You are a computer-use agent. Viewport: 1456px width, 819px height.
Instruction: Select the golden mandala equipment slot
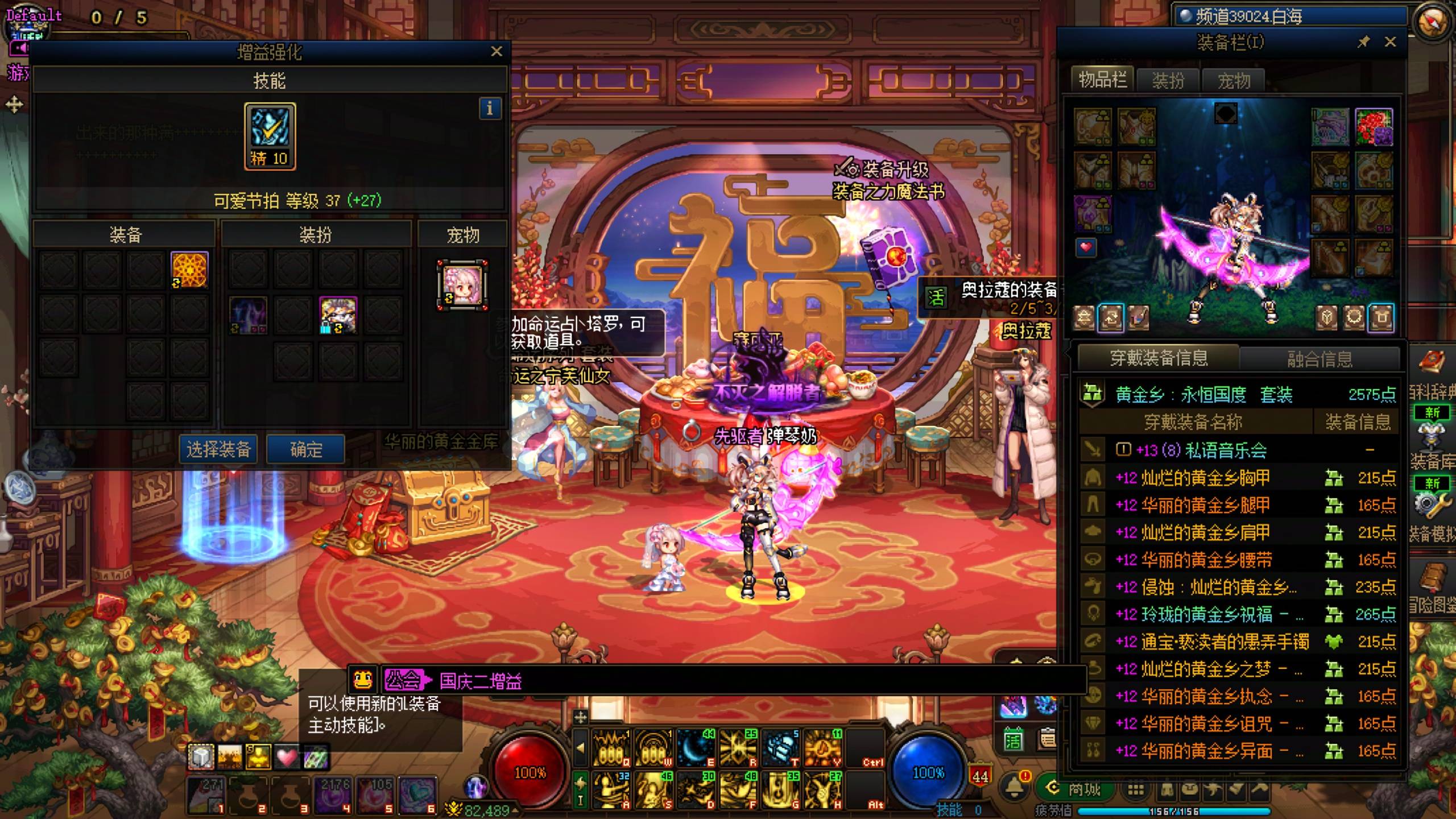coord(189,270)
